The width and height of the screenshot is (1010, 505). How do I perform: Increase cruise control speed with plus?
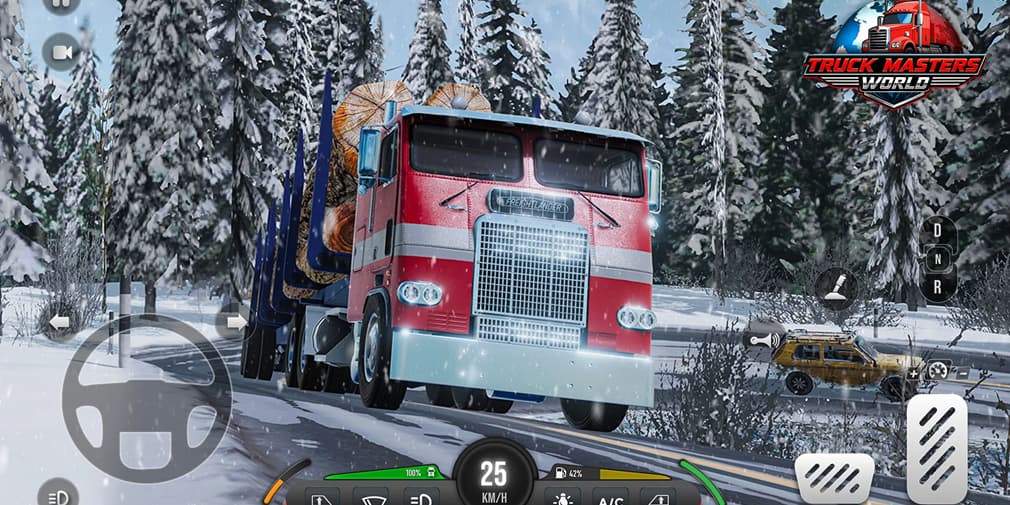pos(913,373)
